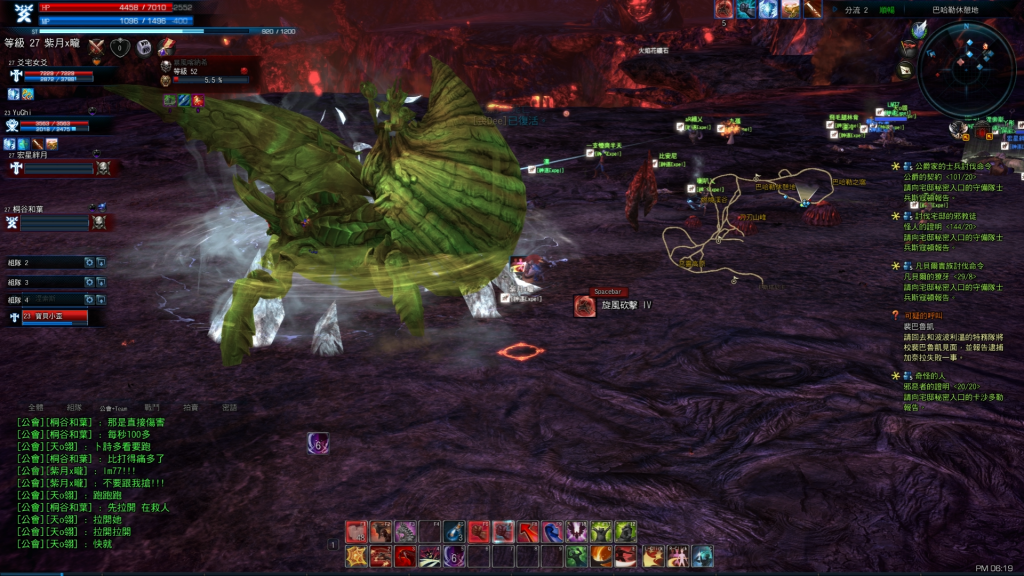The image size is (1024, 576).
Task: Open the 組隊 chat tab
Action: click(74, 408)
